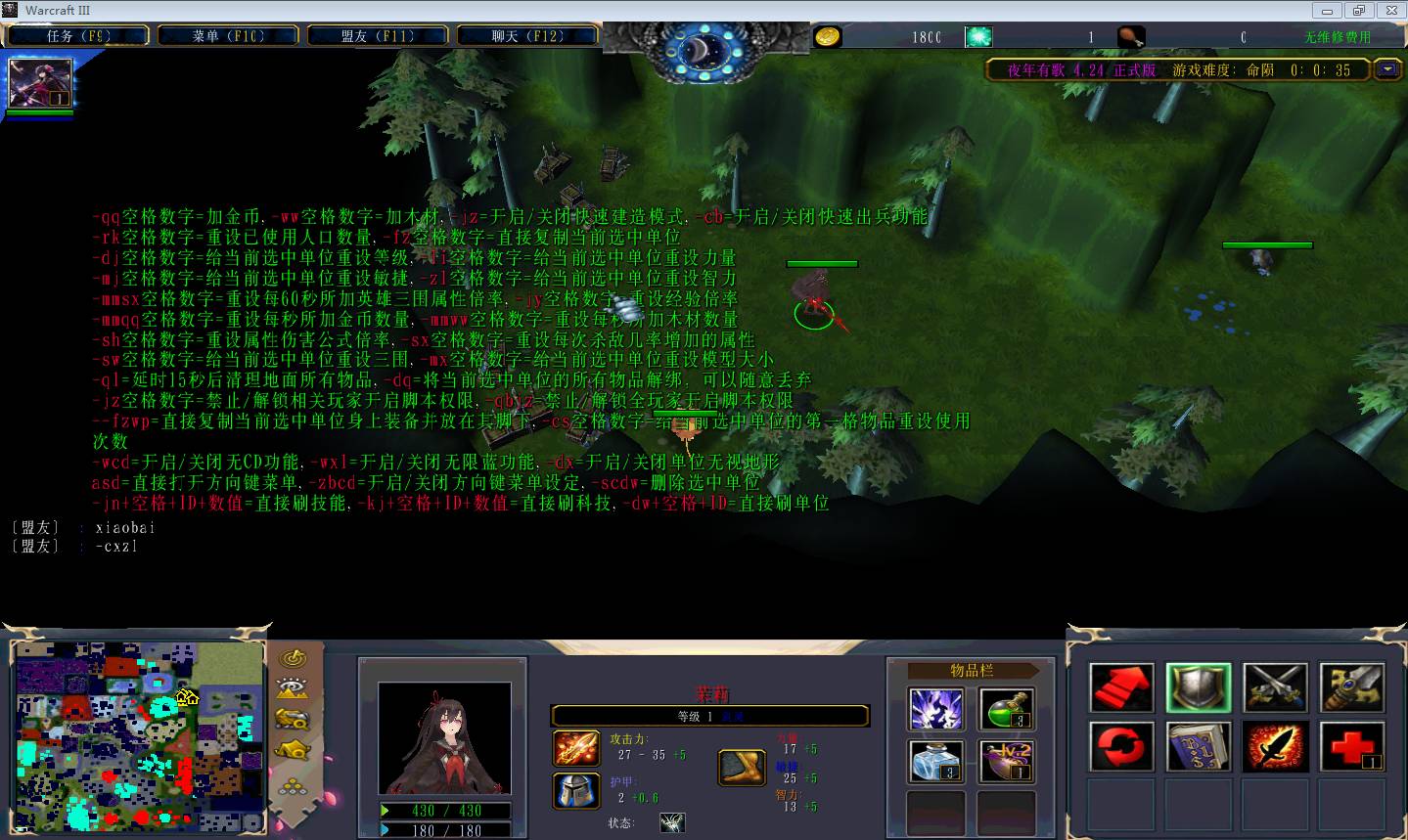Open the 任务 (F9) quests menu
This screenshot has height=840, width=1408.
[x=77, y=36]
